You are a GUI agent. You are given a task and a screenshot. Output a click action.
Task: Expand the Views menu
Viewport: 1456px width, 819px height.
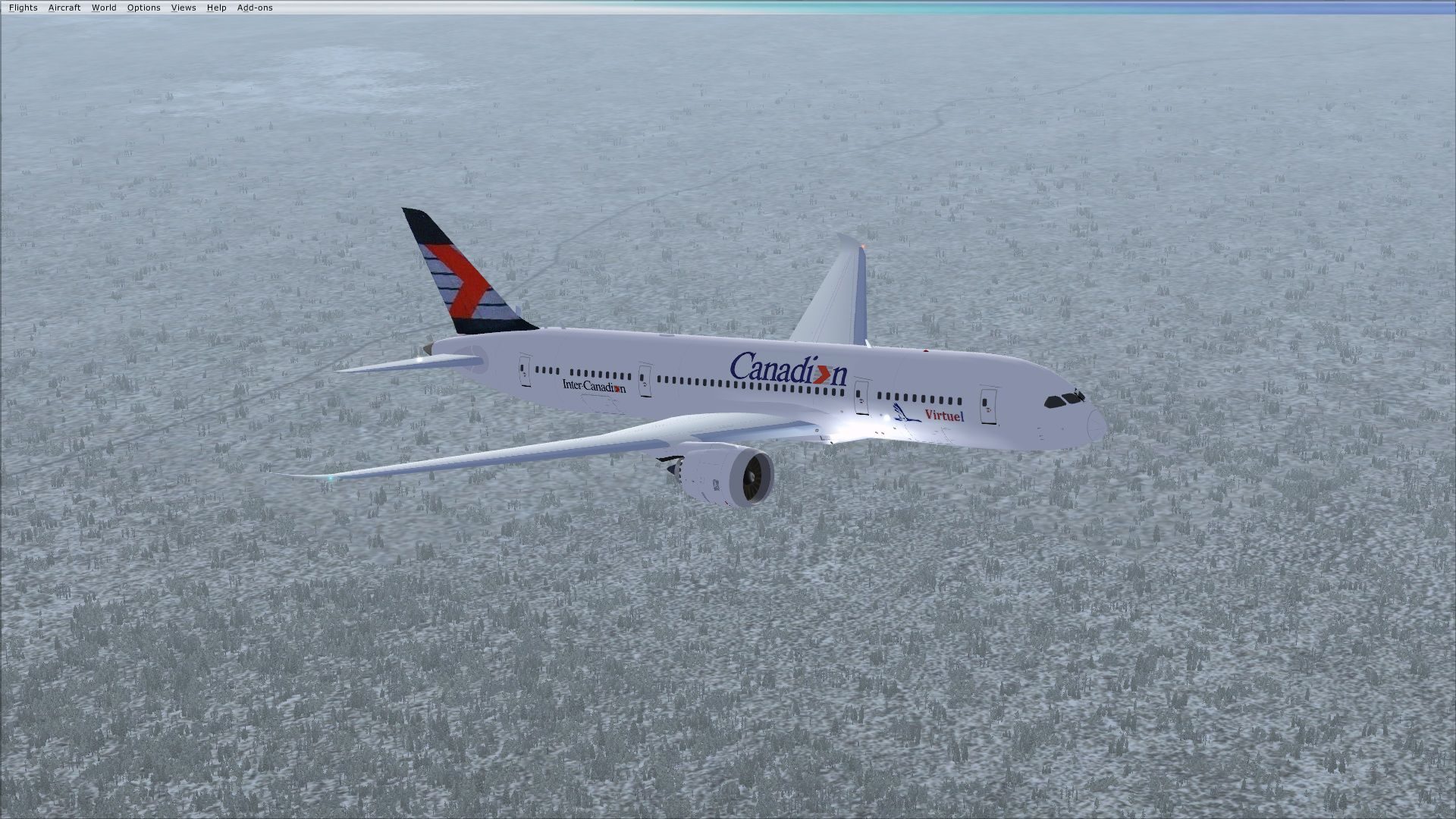click(184, 8)
